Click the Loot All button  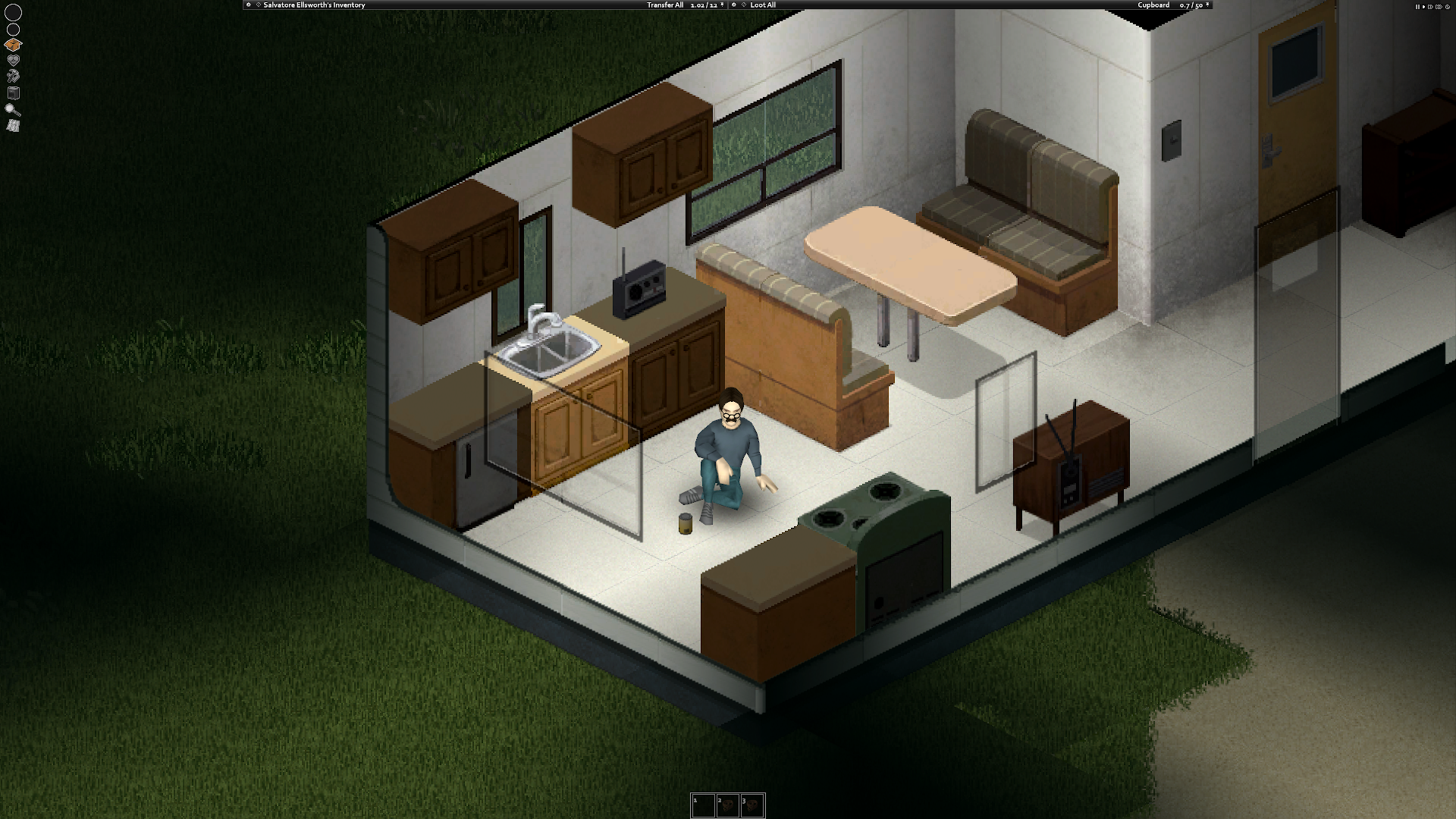[x=762, y=5]
